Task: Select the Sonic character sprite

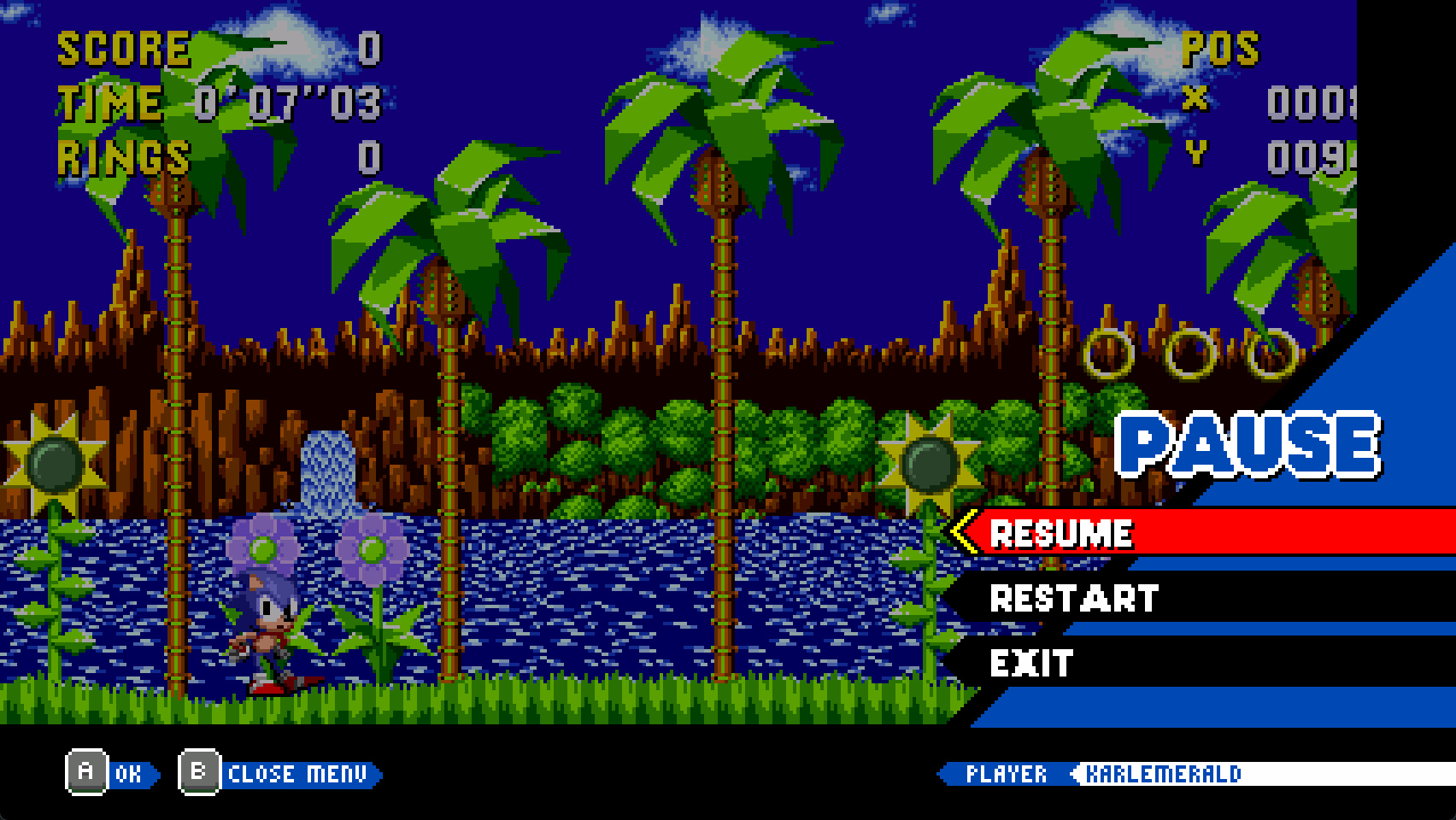Action: 265,632
